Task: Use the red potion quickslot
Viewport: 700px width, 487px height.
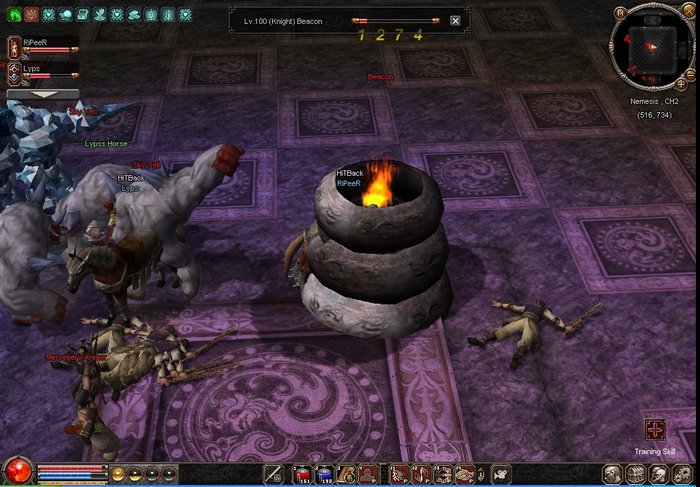Action: [301, 474]
